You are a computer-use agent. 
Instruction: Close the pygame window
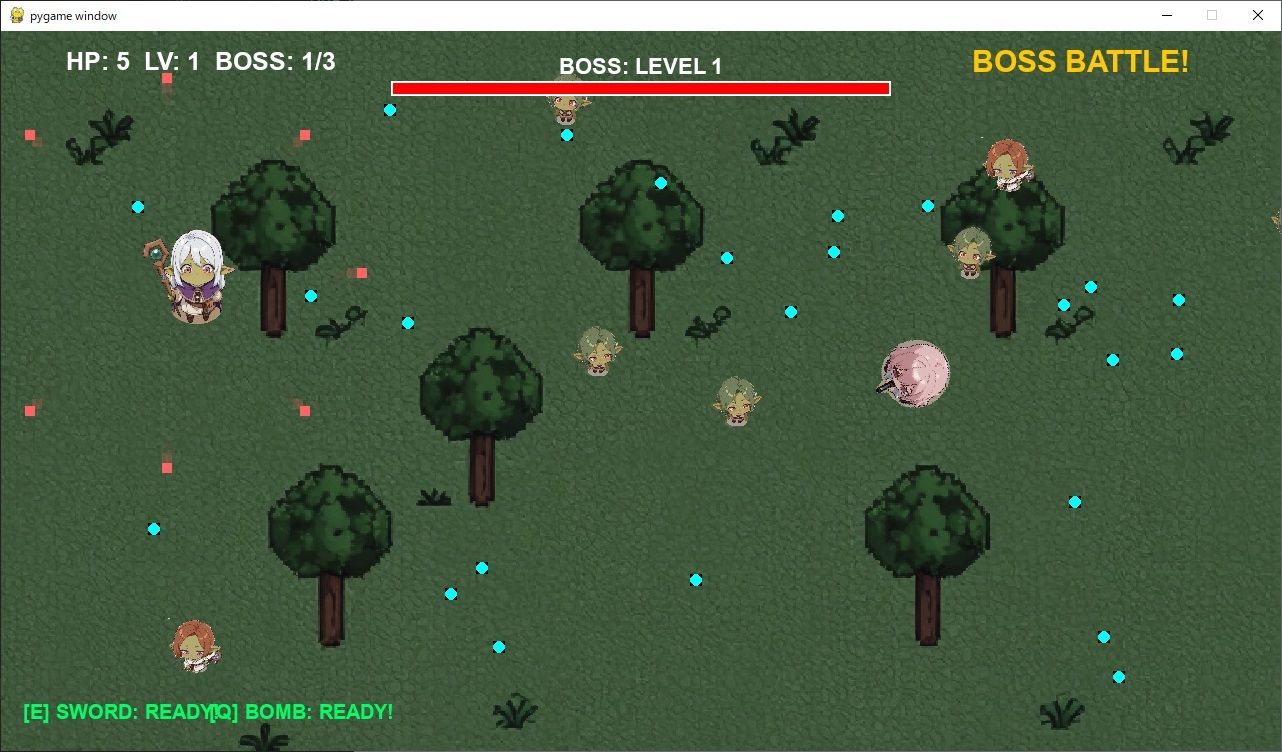(1258, 15)
